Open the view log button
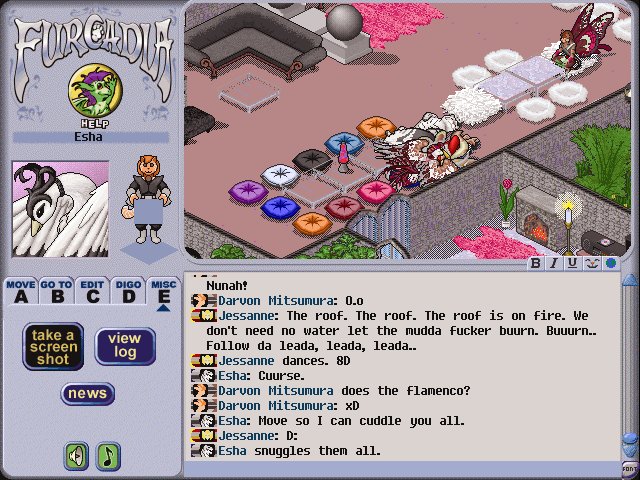 125,346
